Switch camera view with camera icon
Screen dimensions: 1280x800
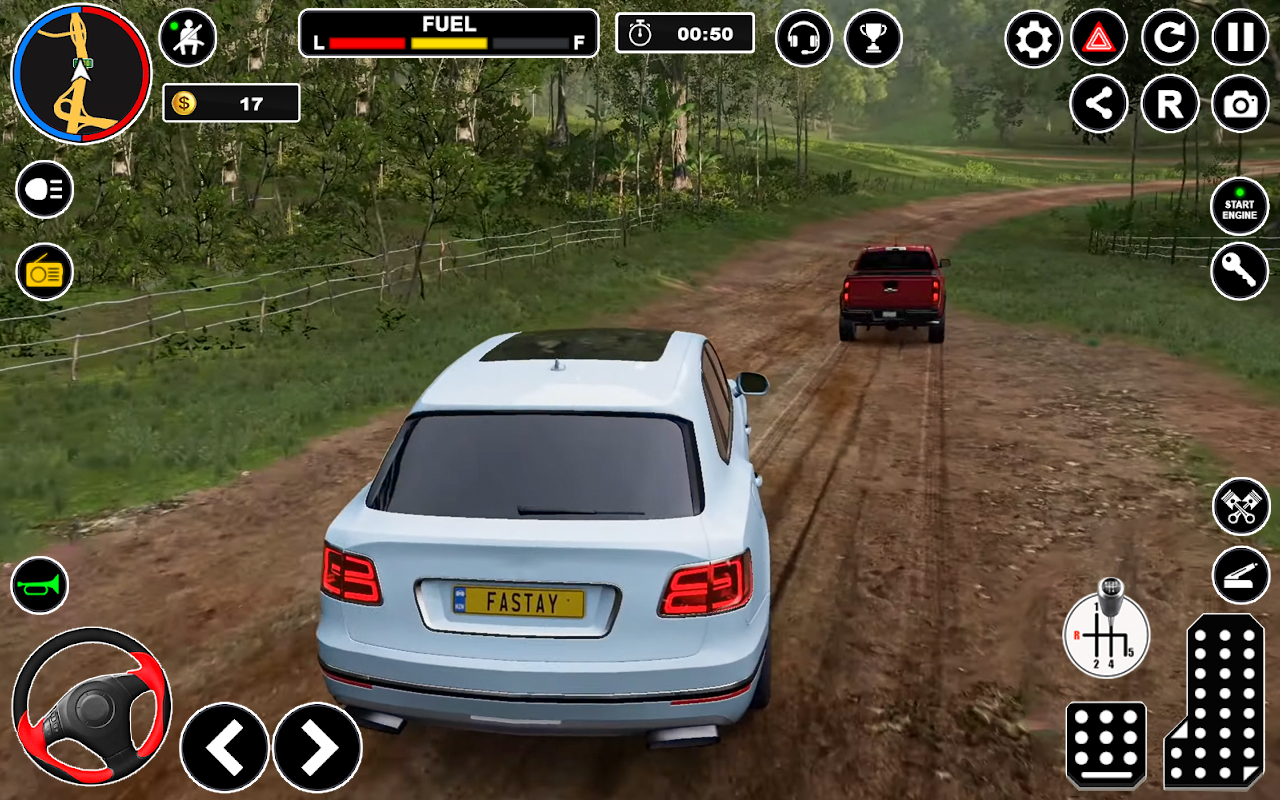[1240, 104]
